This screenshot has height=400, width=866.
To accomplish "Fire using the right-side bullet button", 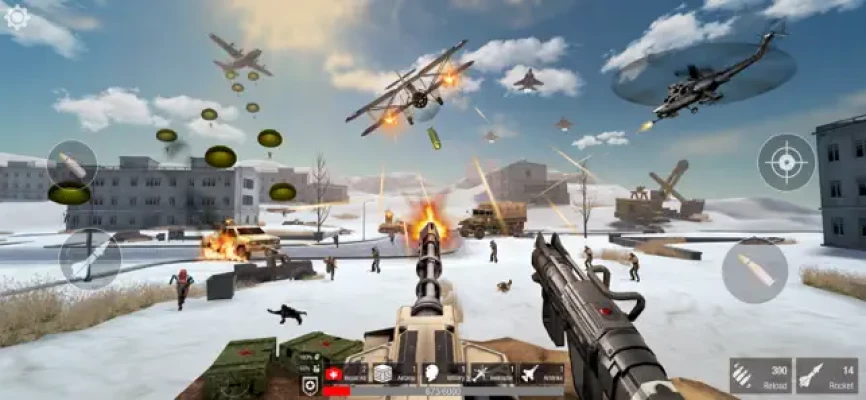I will coord(754,271).
